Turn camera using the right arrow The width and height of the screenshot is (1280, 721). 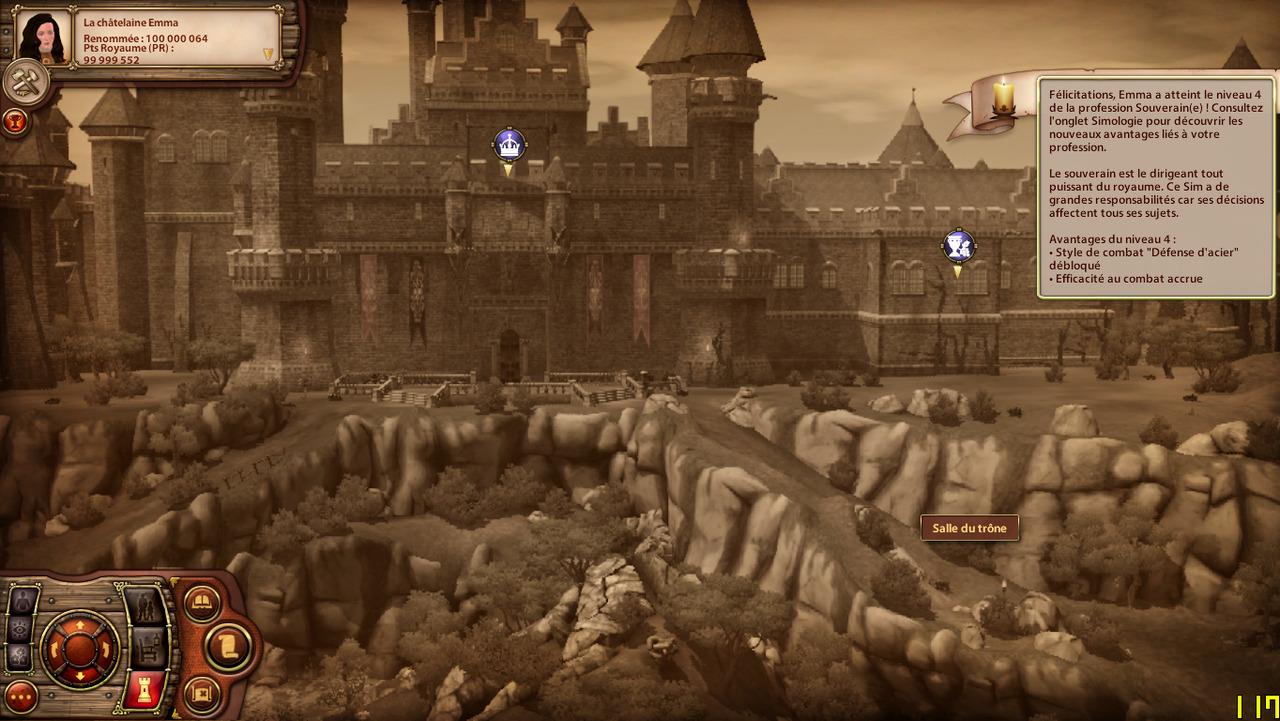(106, 648)
